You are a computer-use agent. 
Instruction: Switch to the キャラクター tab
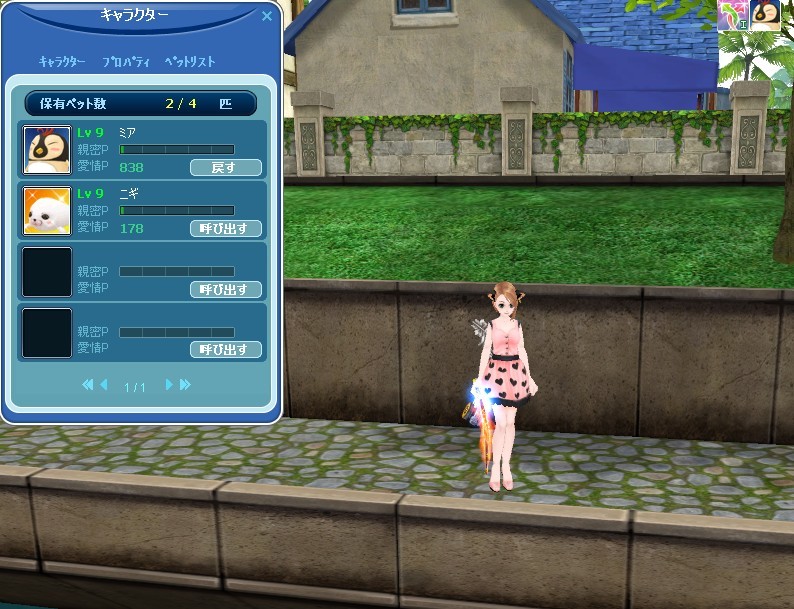[62, 62]
